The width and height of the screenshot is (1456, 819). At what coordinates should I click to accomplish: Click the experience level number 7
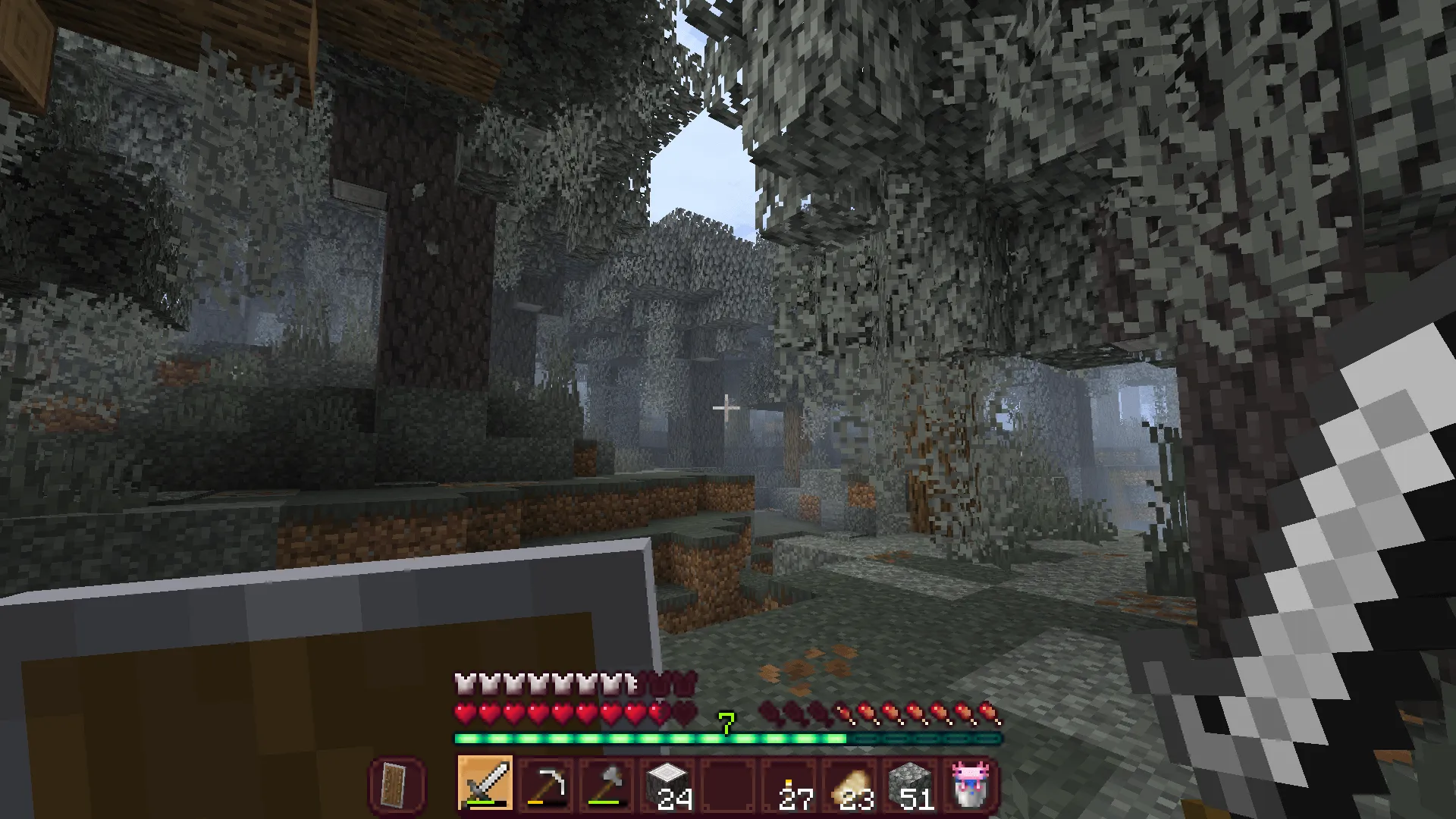pyautogui.click(x=725, y=724)
